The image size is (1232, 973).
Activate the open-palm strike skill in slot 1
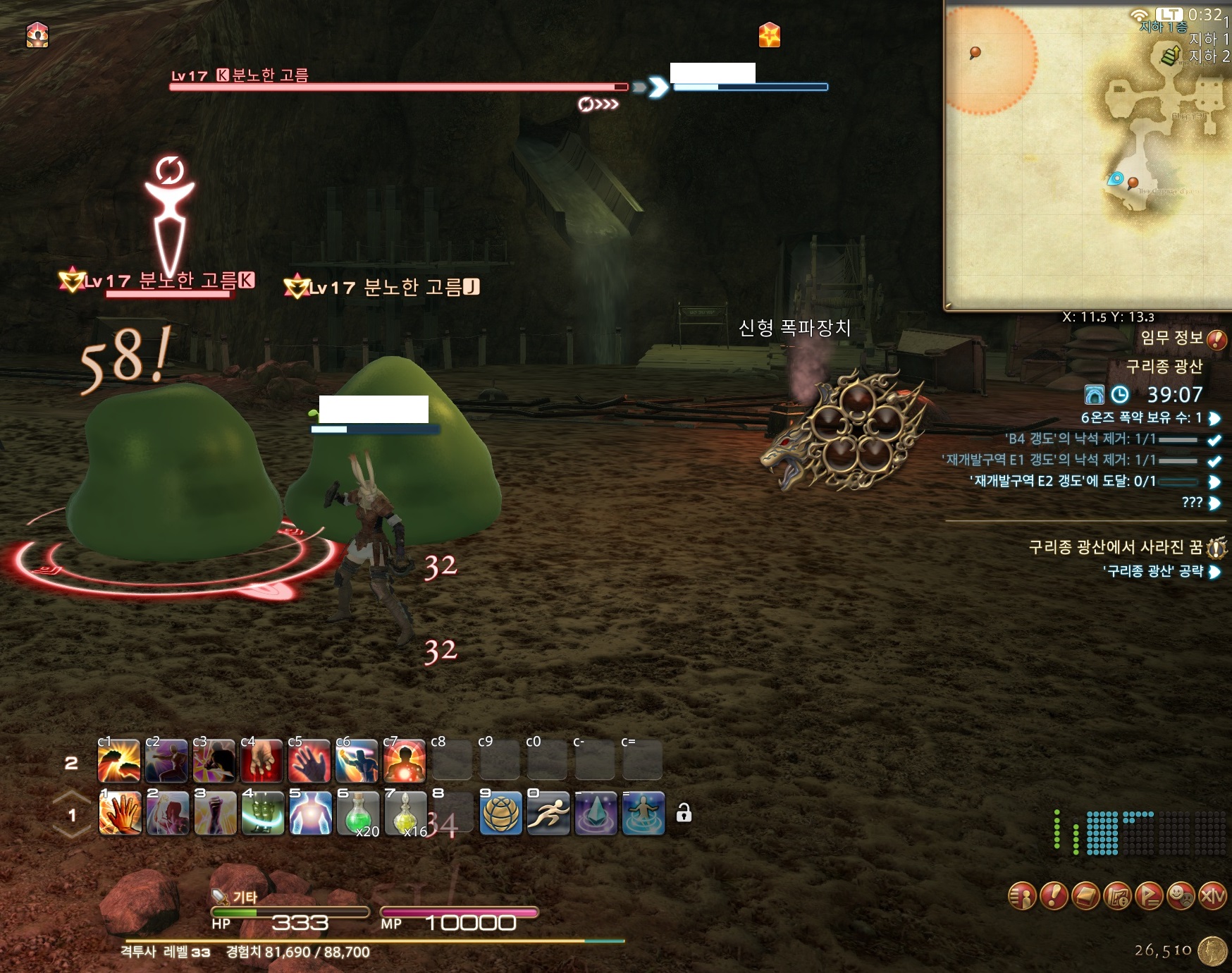pos(120,813)
